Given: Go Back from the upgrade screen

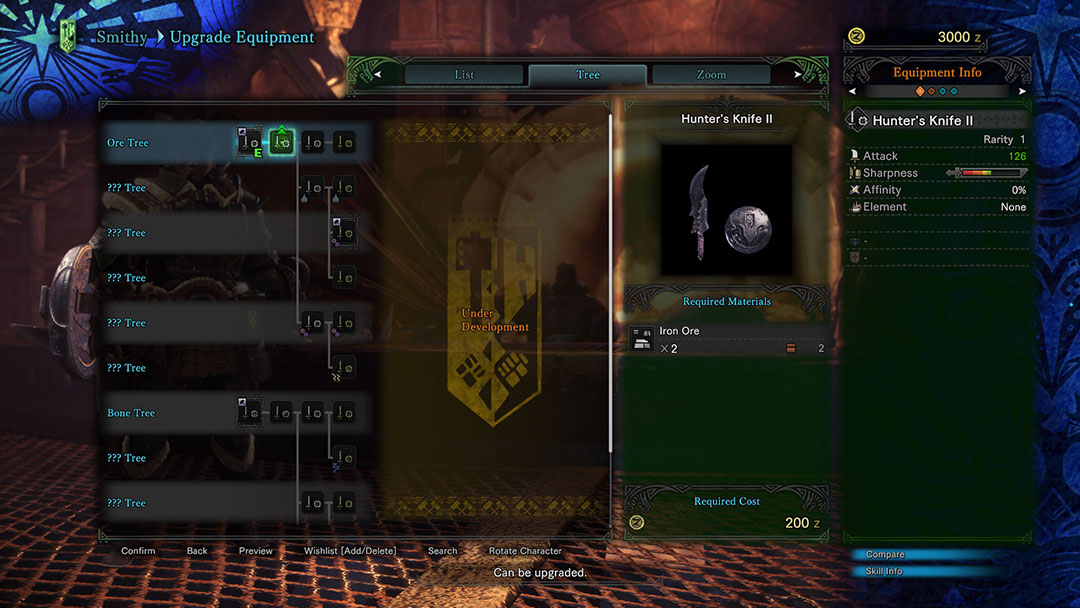Looking at the screenshot, I should tap(197, 551).
